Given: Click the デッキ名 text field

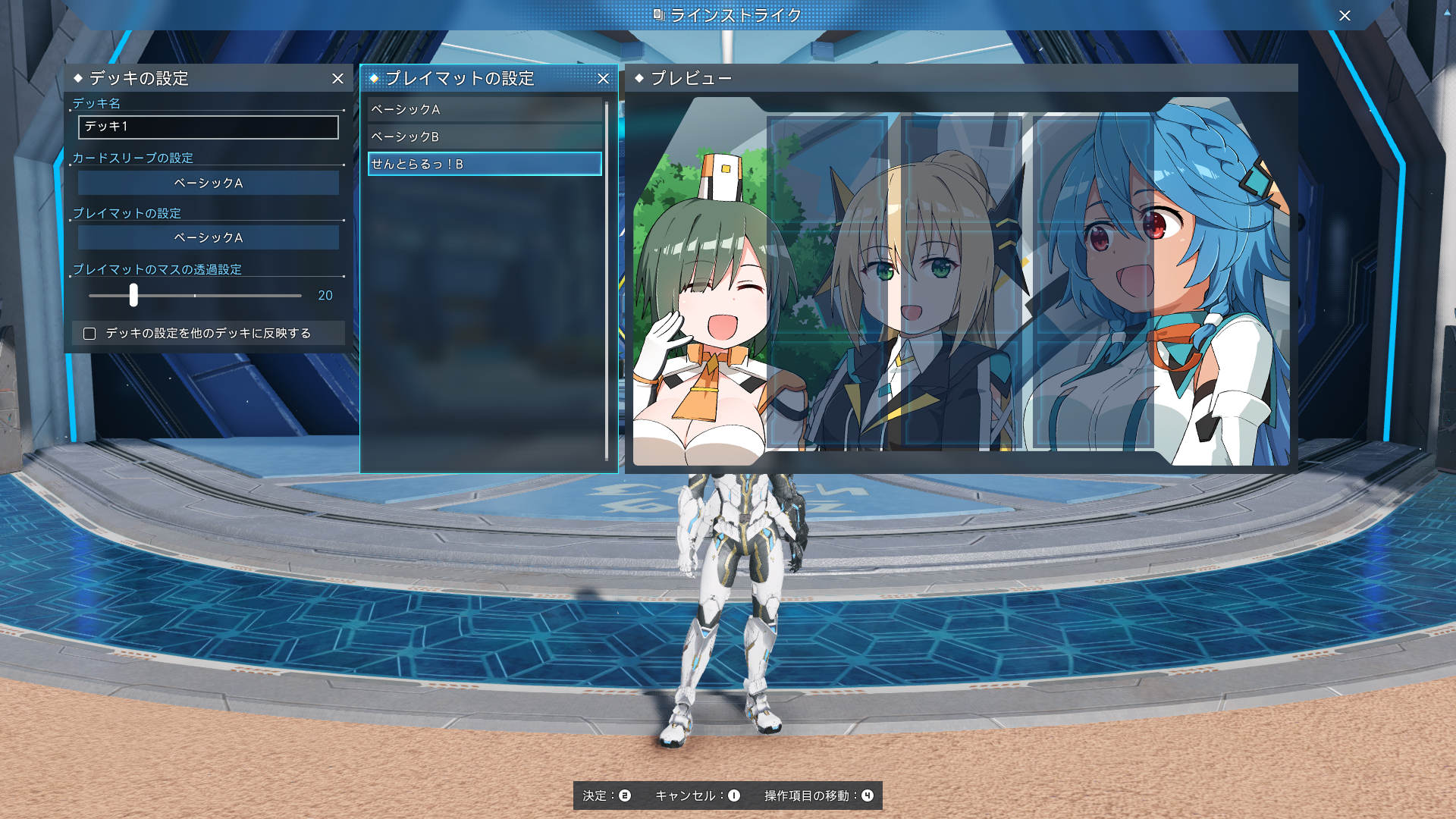Looking at the screenshot, I should tap(208, 127).
